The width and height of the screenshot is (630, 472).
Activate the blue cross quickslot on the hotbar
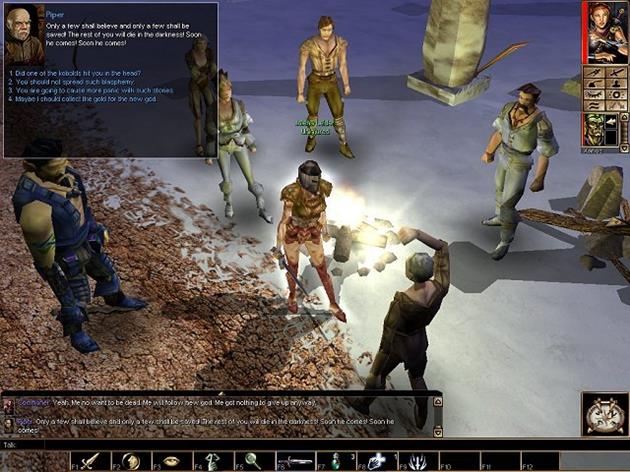coord(378,460)
